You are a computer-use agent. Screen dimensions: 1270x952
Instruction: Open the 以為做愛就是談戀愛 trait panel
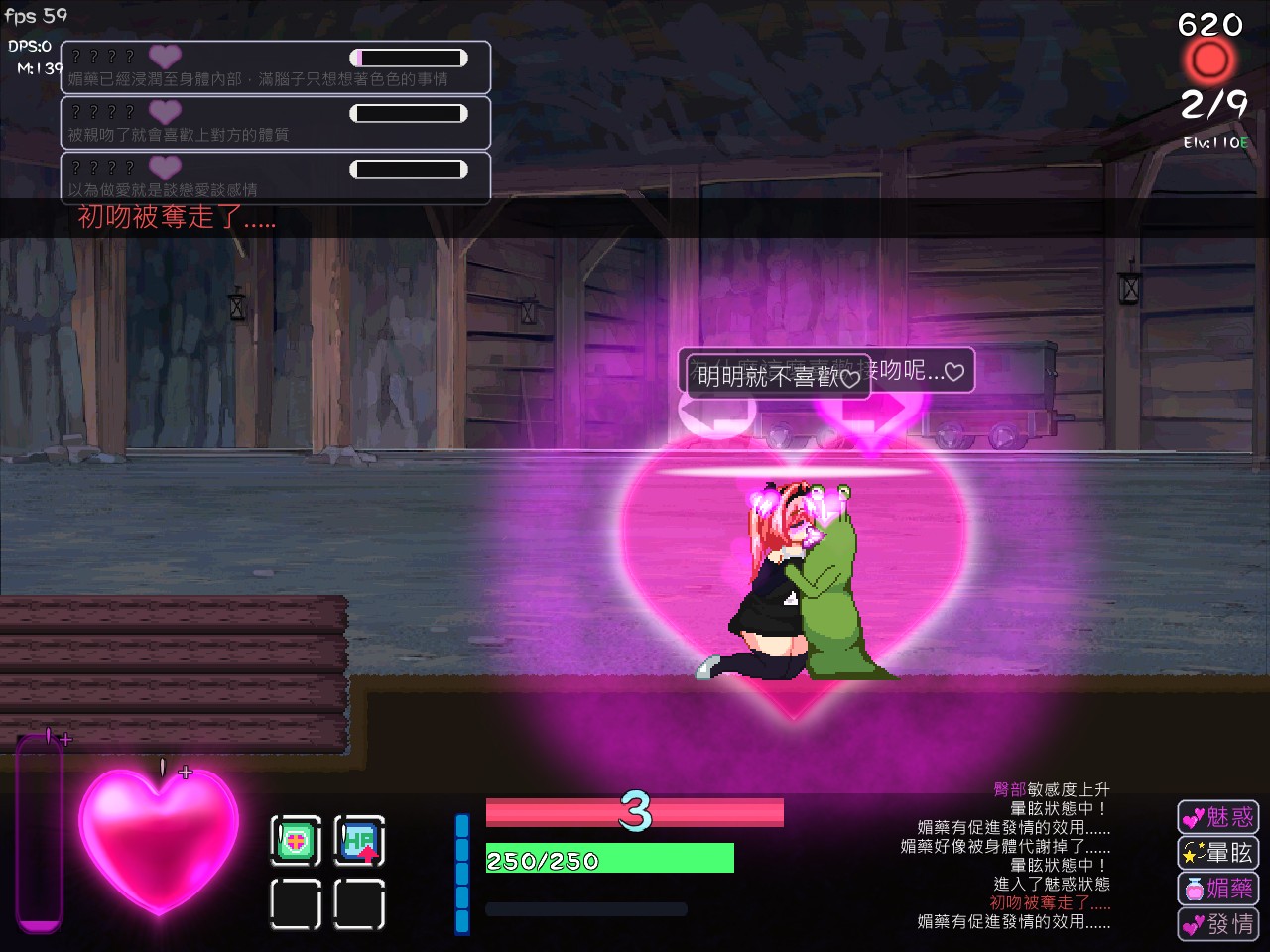pos(276,178)
